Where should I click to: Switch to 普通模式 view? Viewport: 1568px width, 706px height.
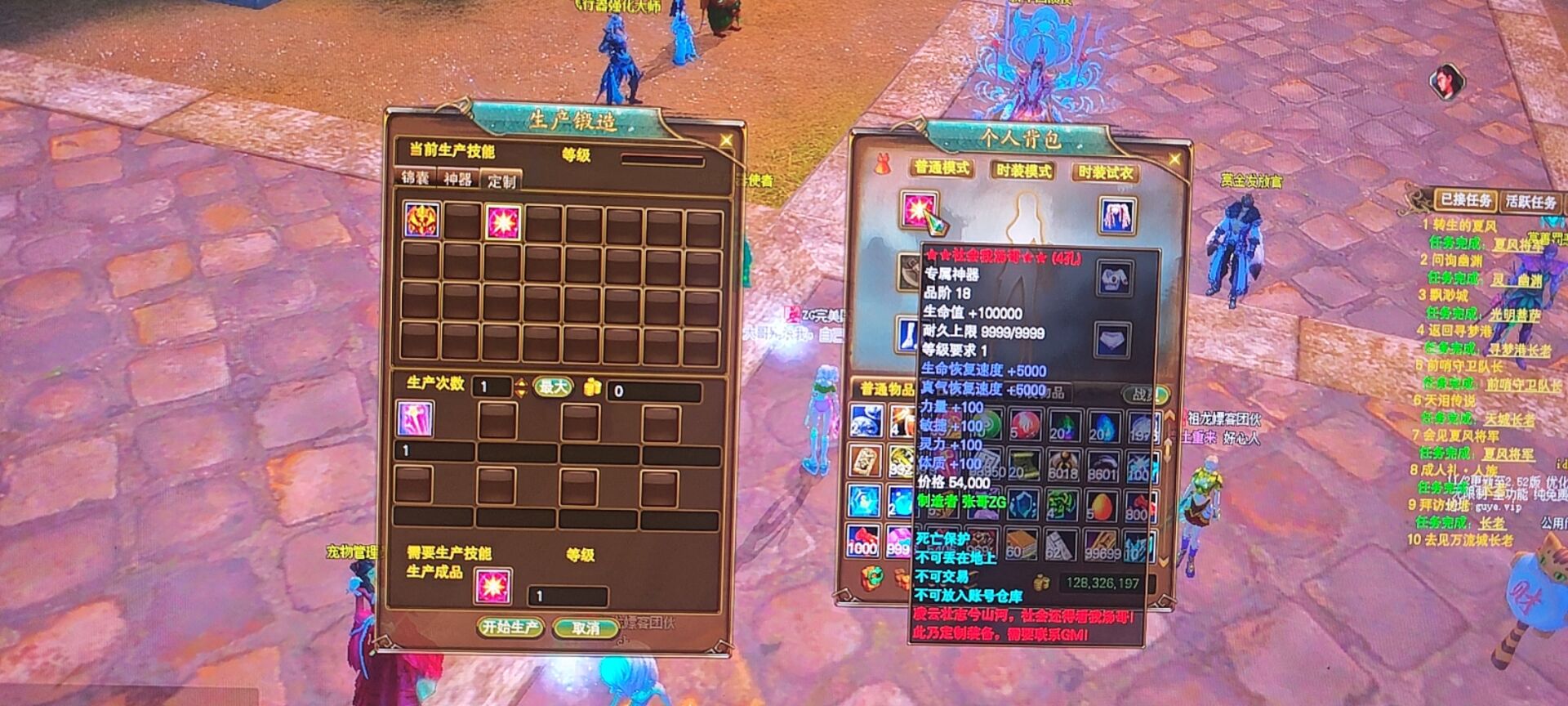click(942, 168)
